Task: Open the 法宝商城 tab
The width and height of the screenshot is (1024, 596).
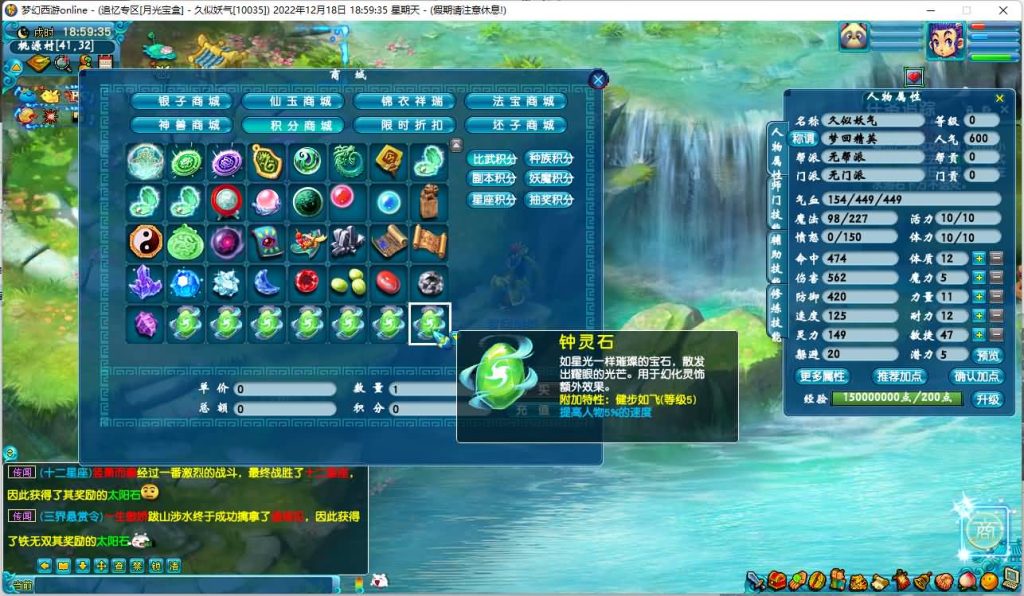Action: 515,101
